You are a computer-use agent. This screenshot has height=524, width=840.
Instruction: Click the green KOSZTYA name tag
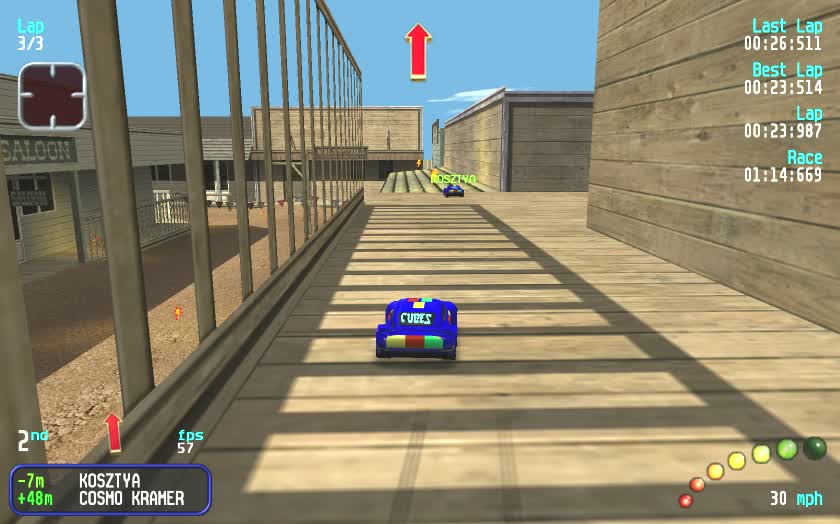point(453,179)
